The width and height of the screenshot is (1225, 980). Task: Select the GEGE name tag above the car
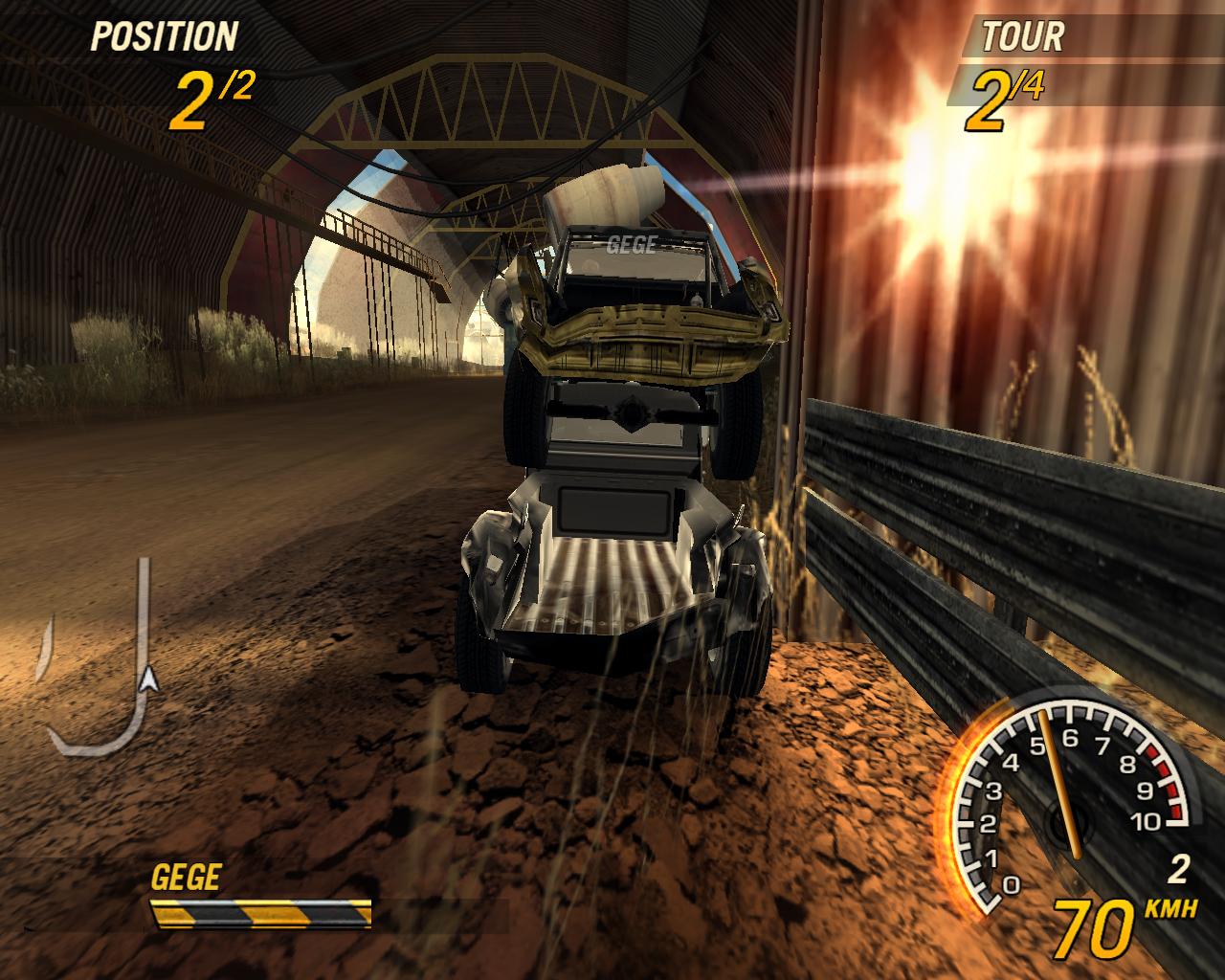[x=632, y=246]
